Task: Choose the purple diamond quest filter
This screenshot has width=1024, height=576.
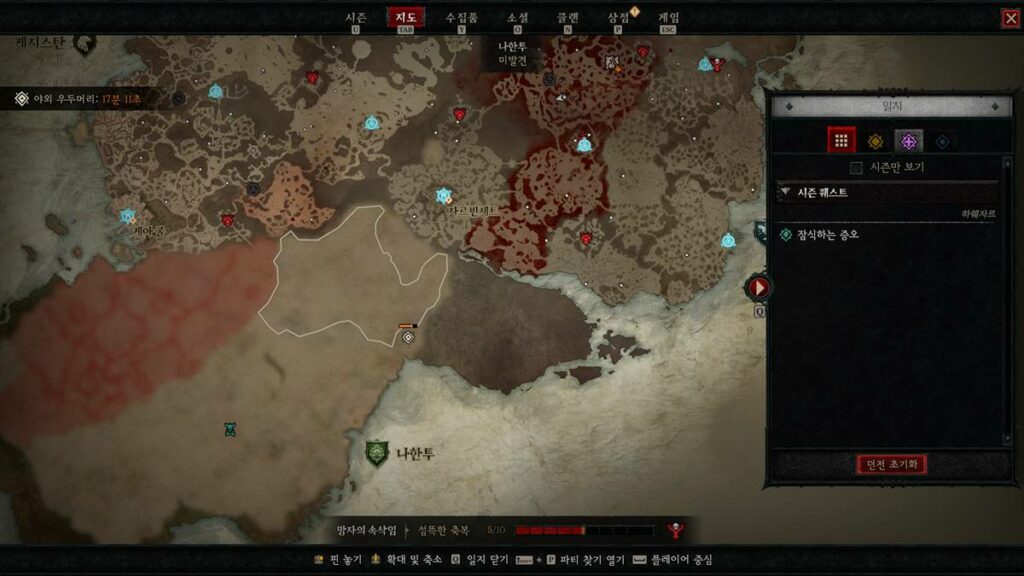Action: [x=909, y=141]
